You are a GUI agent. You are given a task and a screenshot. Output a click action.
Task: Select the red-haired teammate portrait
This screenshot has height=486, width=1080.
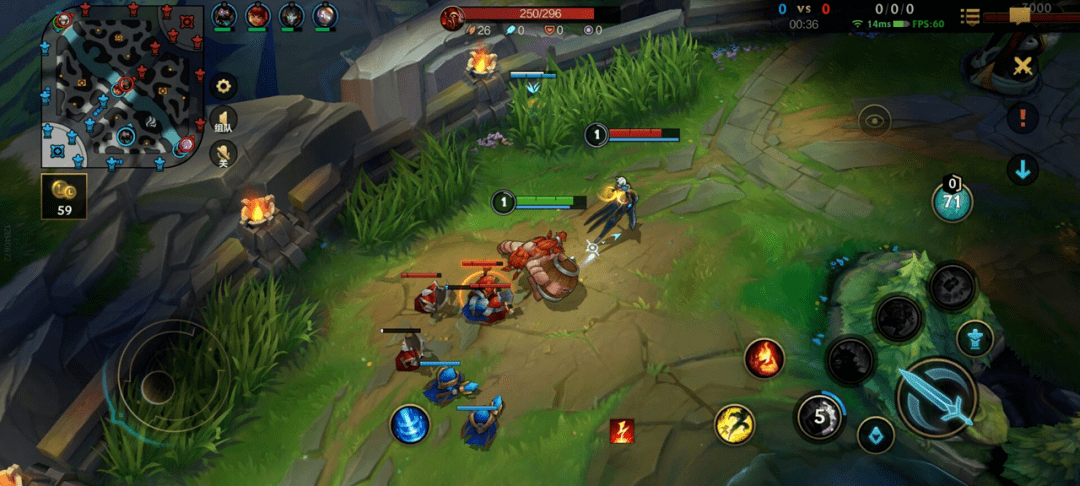point(258,16)
